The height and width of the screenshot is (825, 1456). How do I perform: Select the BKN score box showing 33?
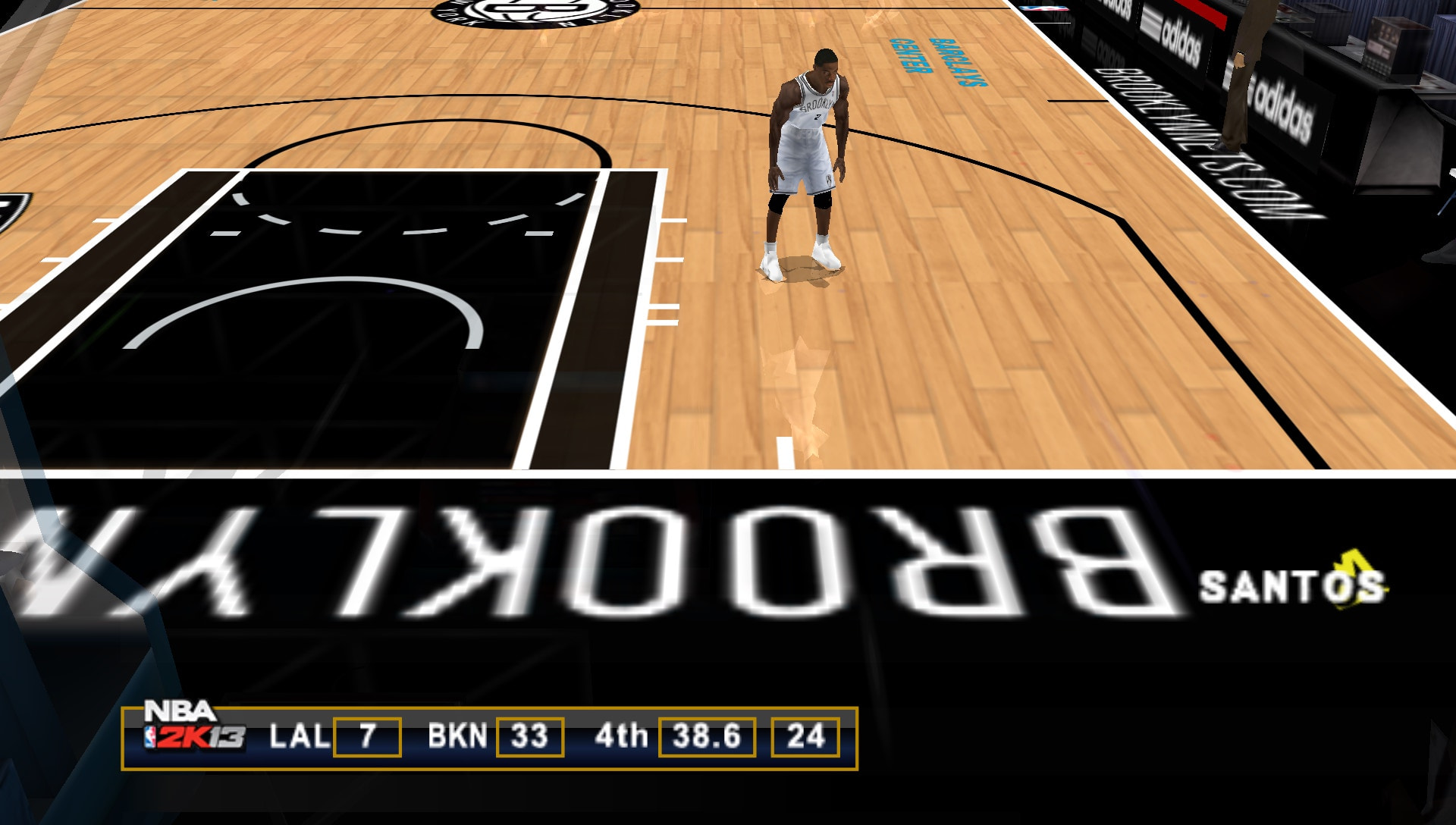[531, 737]
